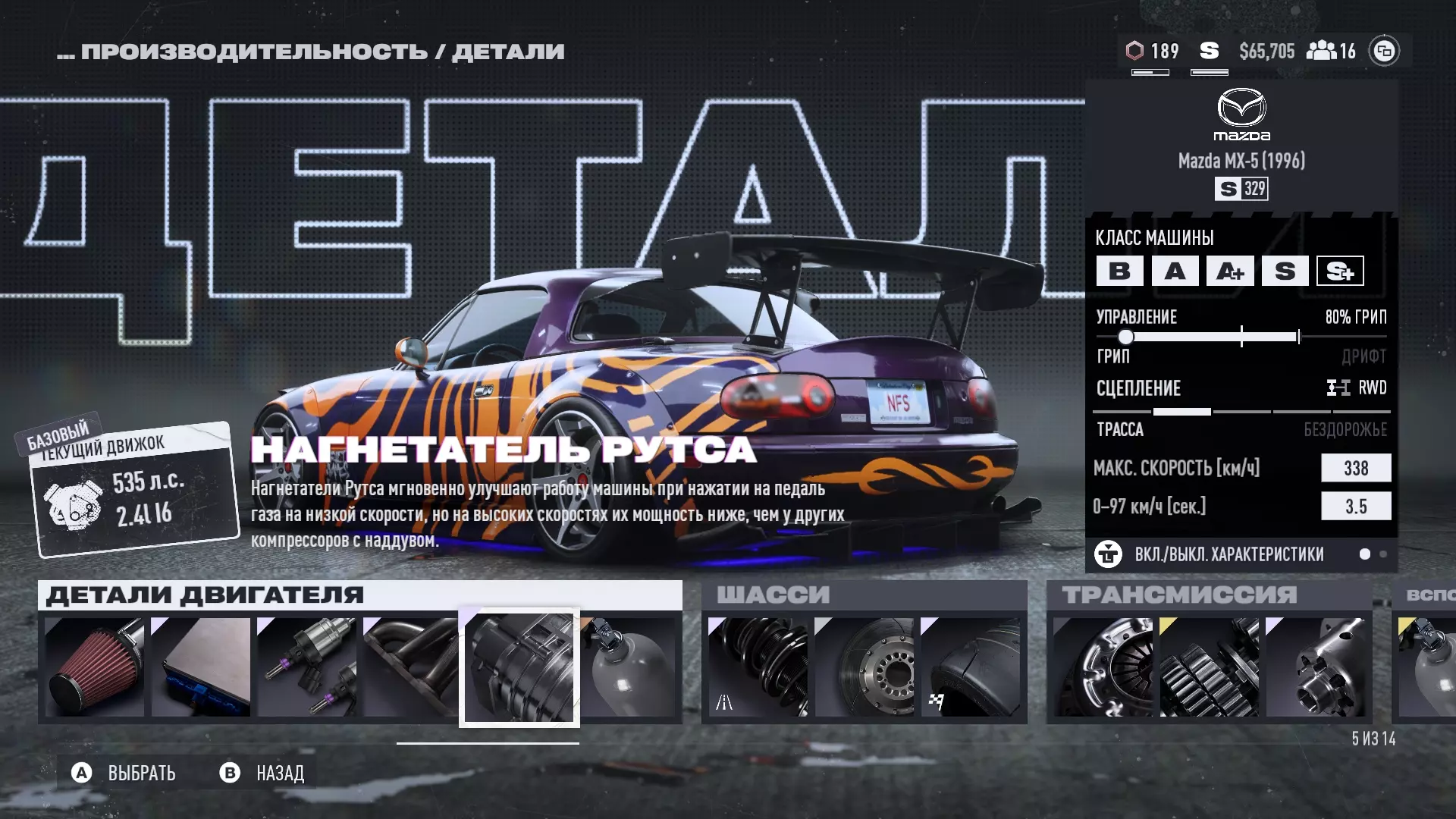This screenshot has width=1456, height=819.
Task: Pick the S+ car class
Action: click(1340, 271)
